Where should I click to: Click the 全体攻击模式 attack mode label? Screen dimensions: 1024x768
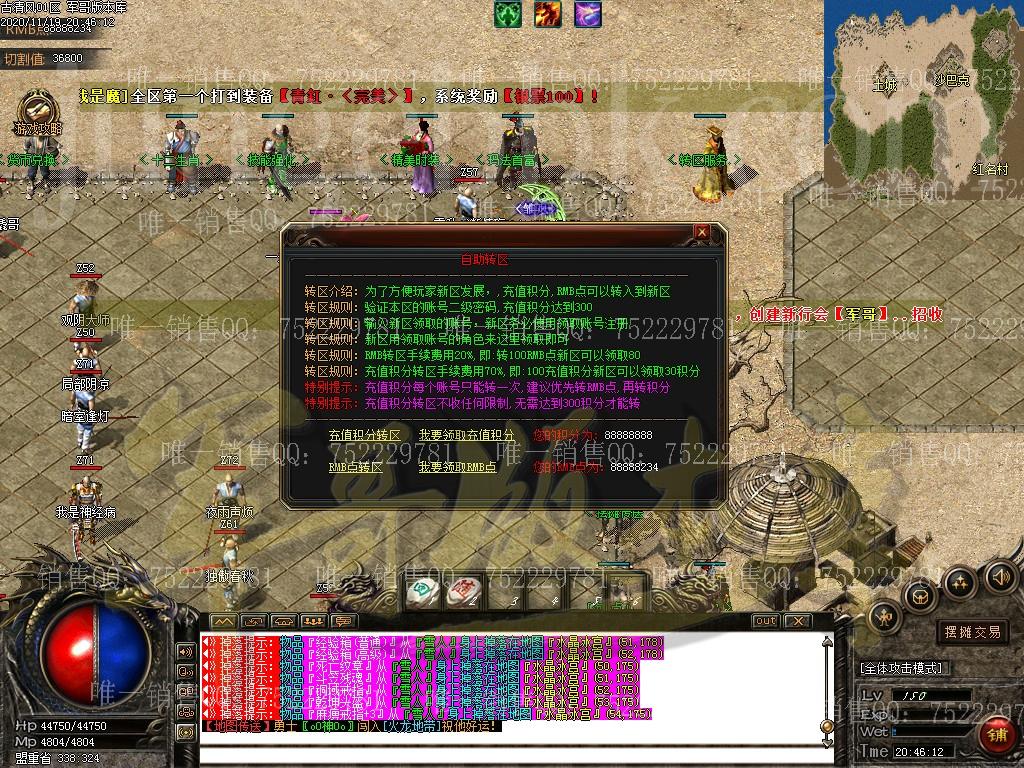click(x=904, y=668)
